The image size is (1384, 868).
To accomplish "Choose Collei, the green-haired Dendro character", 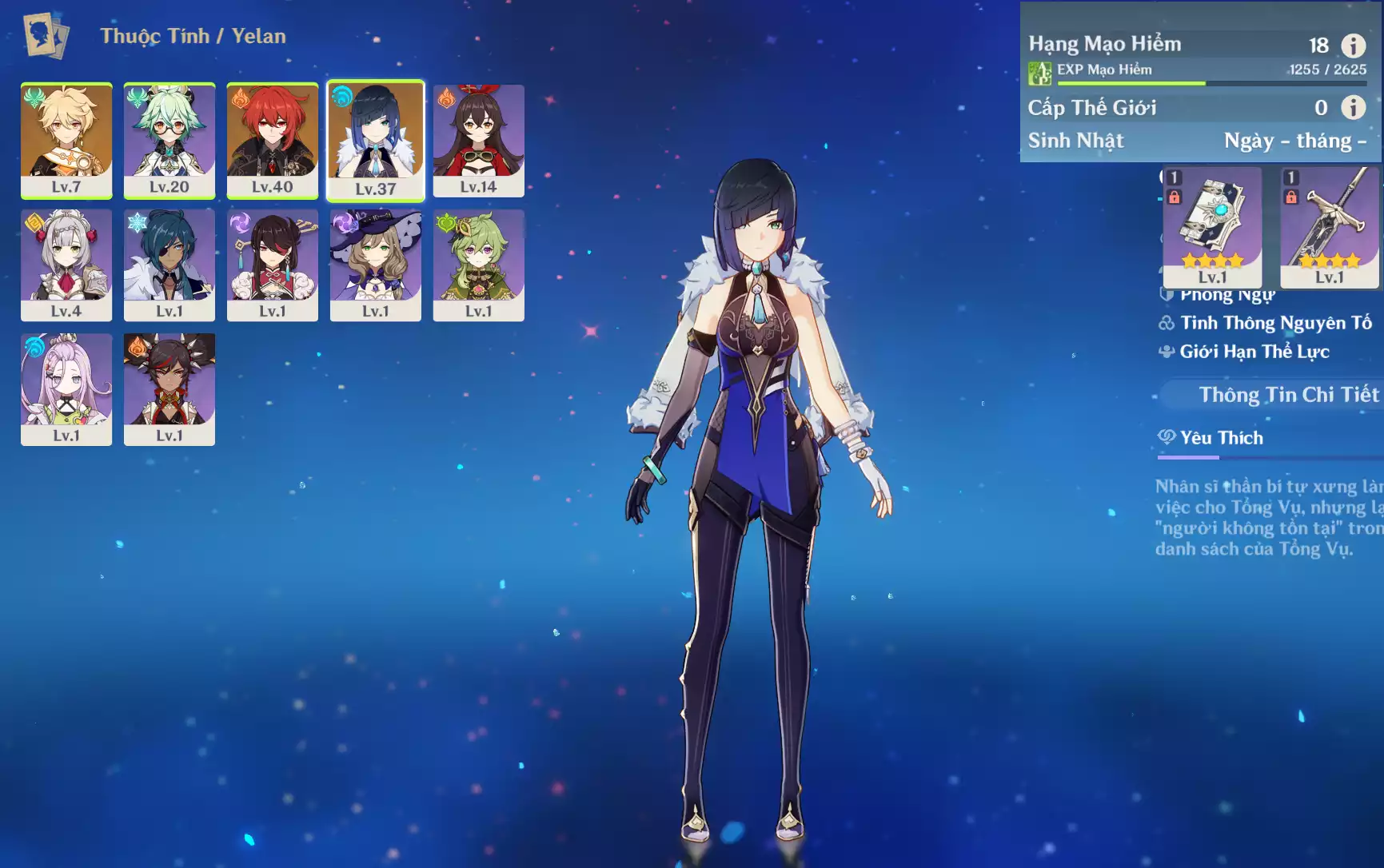I will click(479, 265).
